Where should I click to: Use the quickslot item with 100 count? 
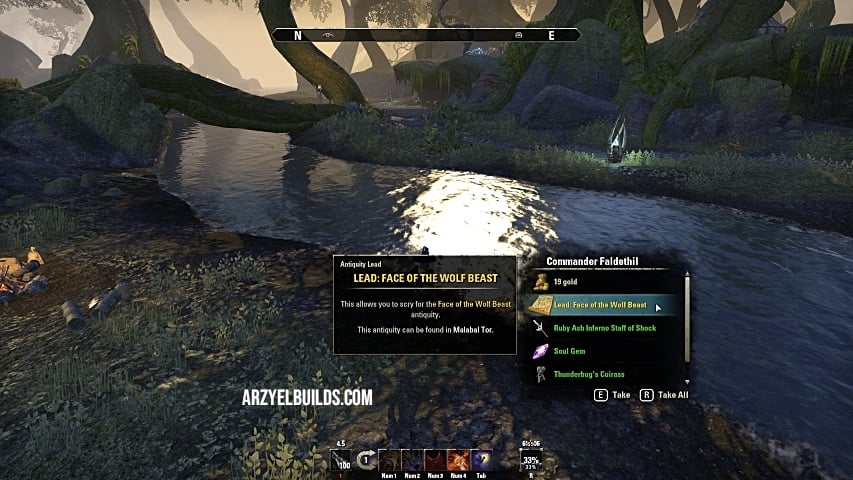340,461
